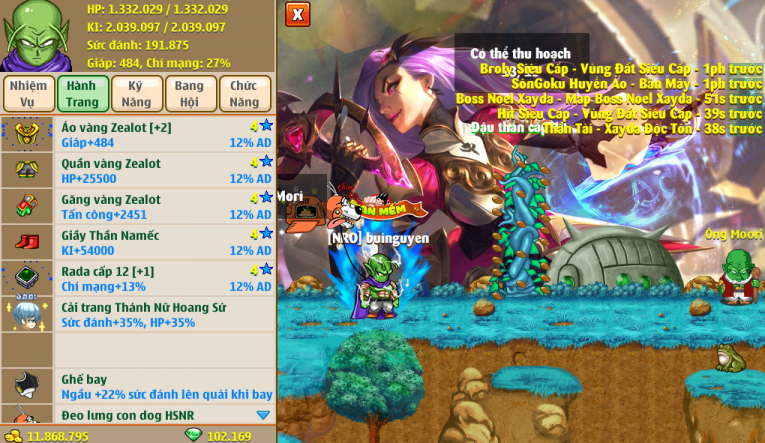Switch to the Nhiệm Vụ tab
The width and height of the screenshot is (765, 443).
pyautogui.click(x=28, y=93)
